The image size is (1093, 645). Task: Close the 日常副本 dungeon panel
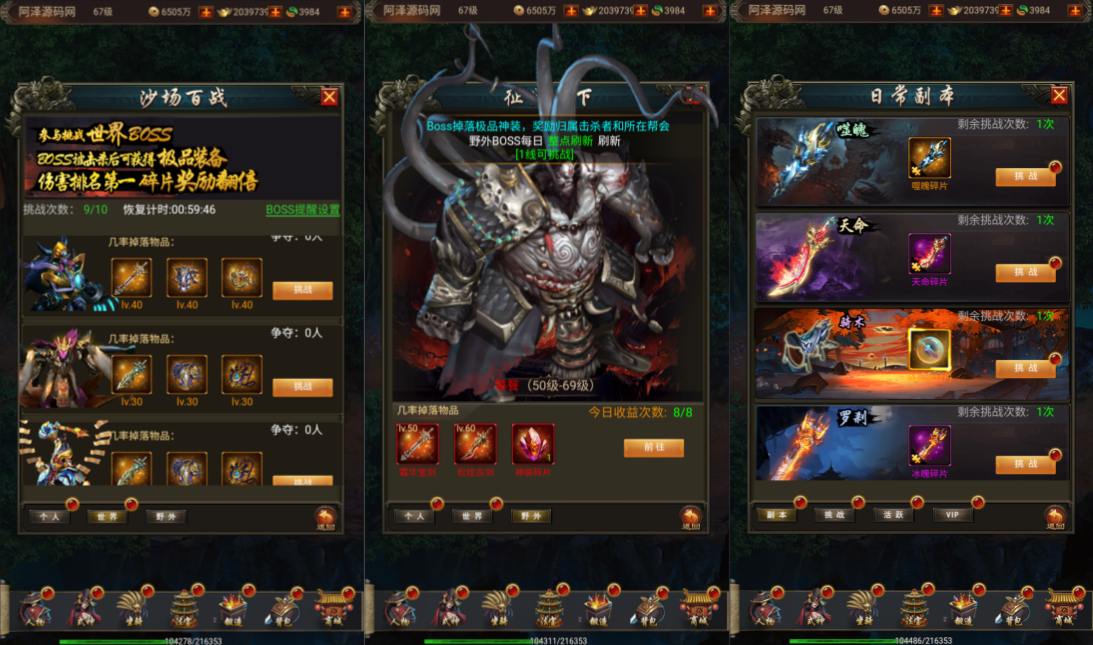(1059, 95)
